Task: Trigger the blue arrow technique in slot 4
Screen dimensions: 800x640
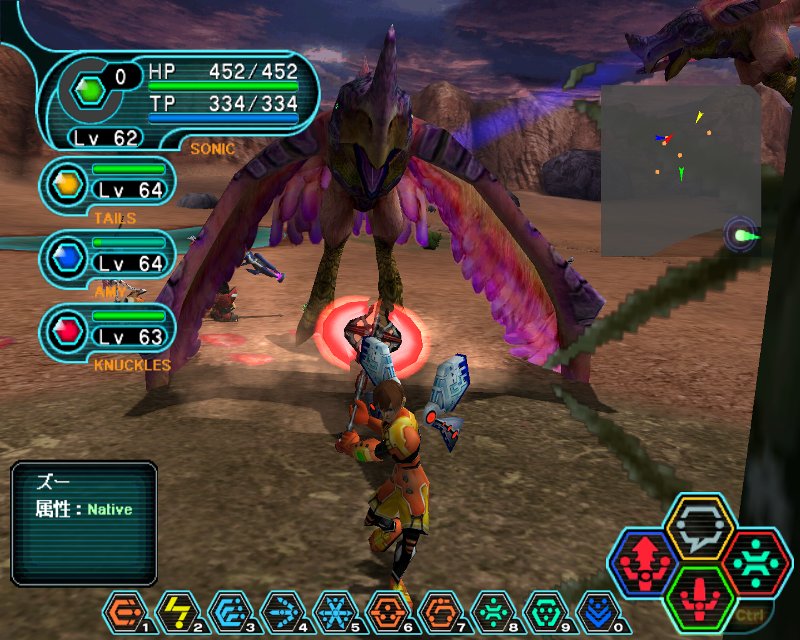Action: pyautogui.click(x=280, y=609)
